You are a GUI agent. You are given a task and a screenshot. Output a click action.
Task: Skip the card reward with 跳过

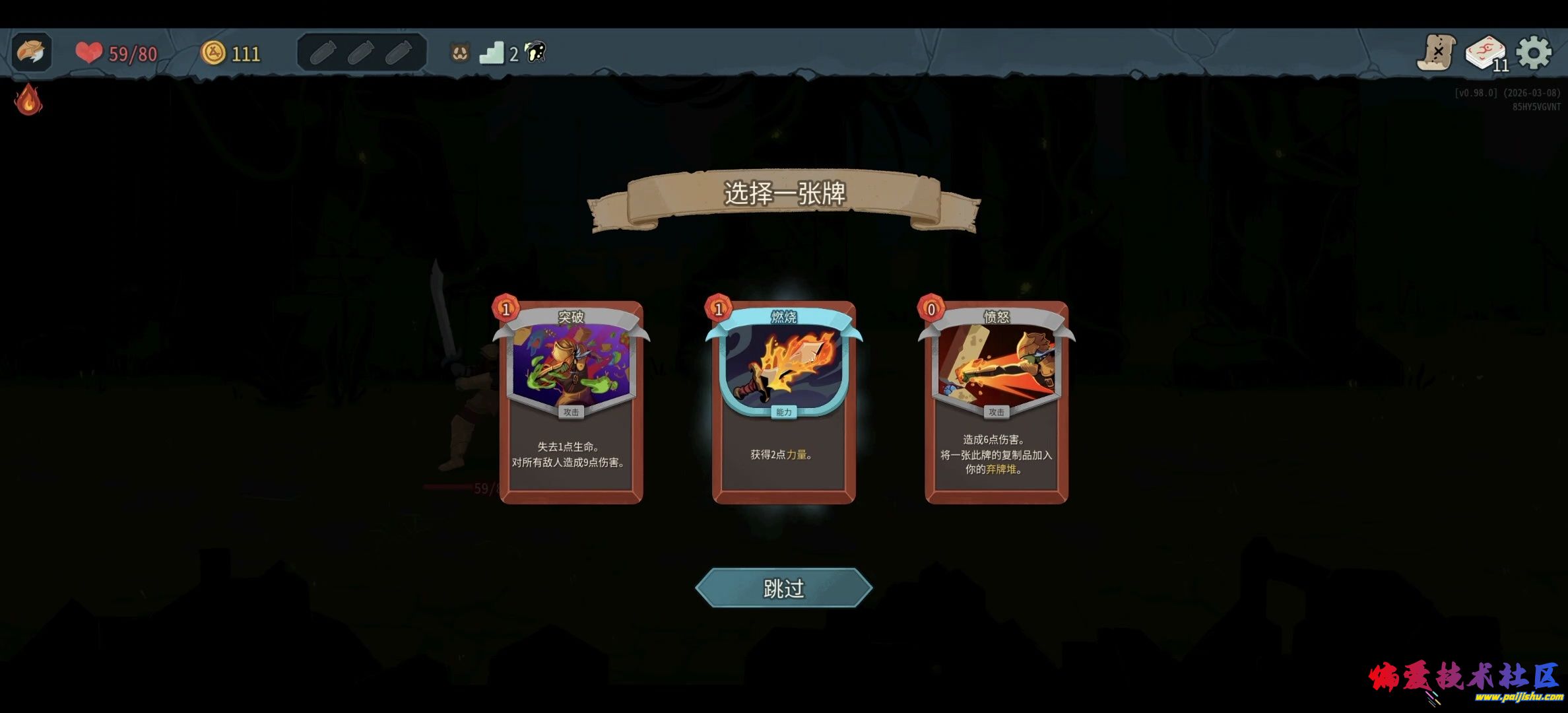point(784,588)
